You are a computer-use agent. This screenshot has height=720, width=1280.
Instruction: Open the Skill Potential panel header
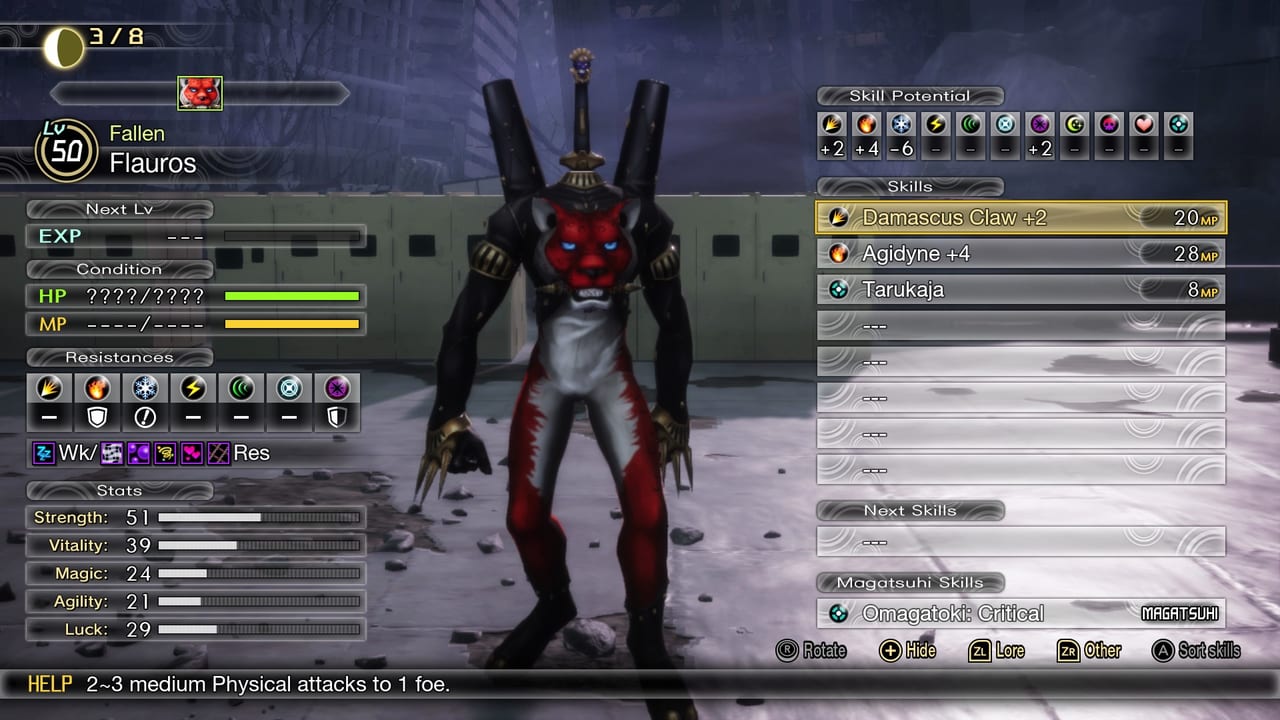tap(908, 96)
